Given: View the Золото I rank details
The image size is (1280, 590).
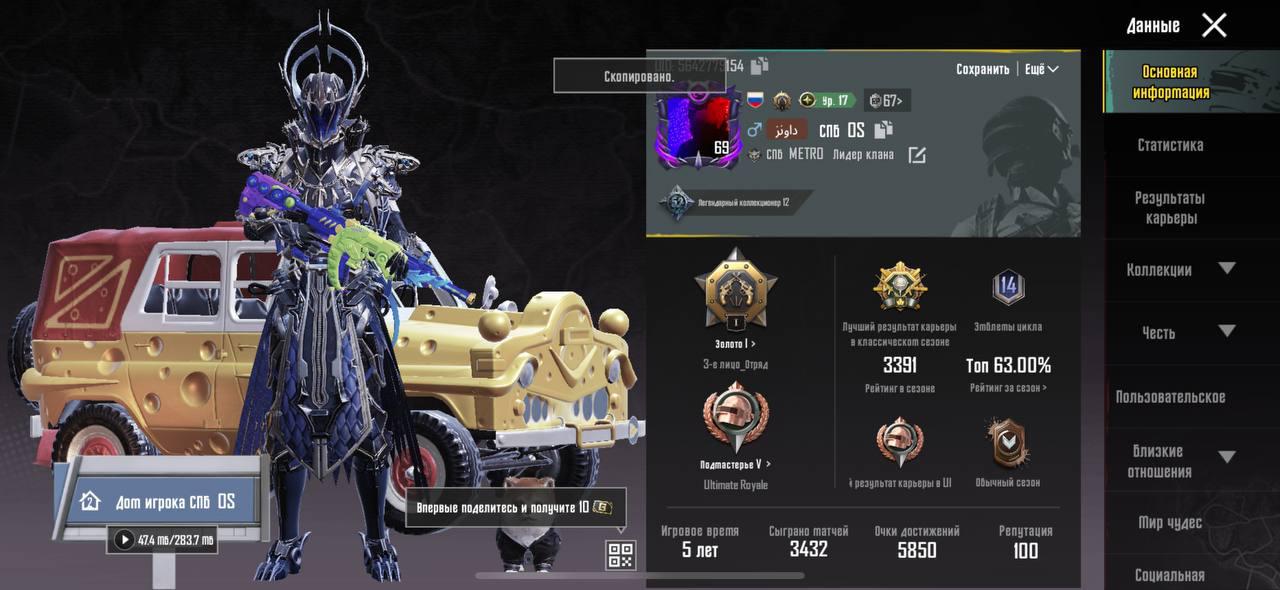Looking at the screenshot, I should tap(735, 344).
